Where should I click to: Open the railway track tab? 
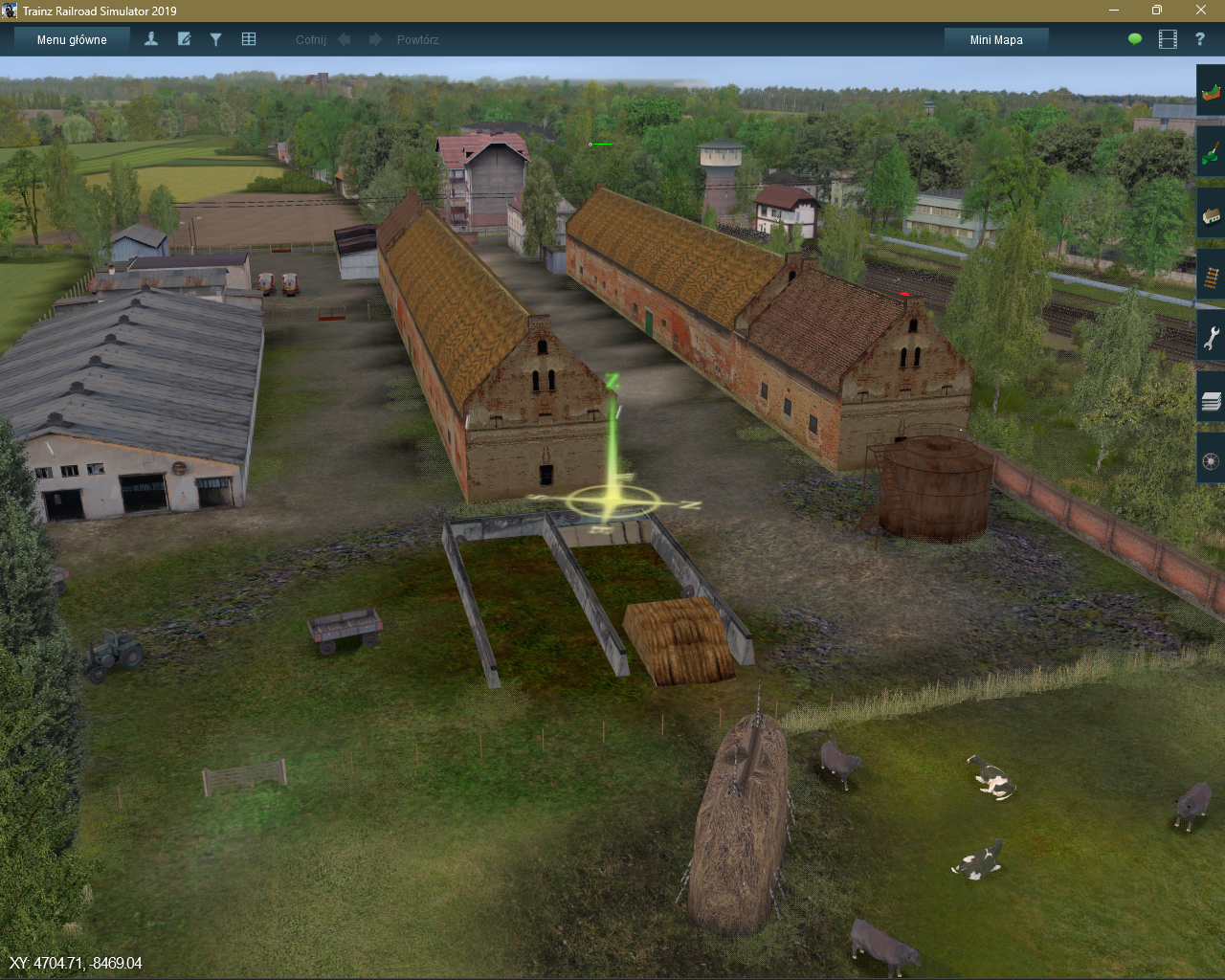[1211, 278]
